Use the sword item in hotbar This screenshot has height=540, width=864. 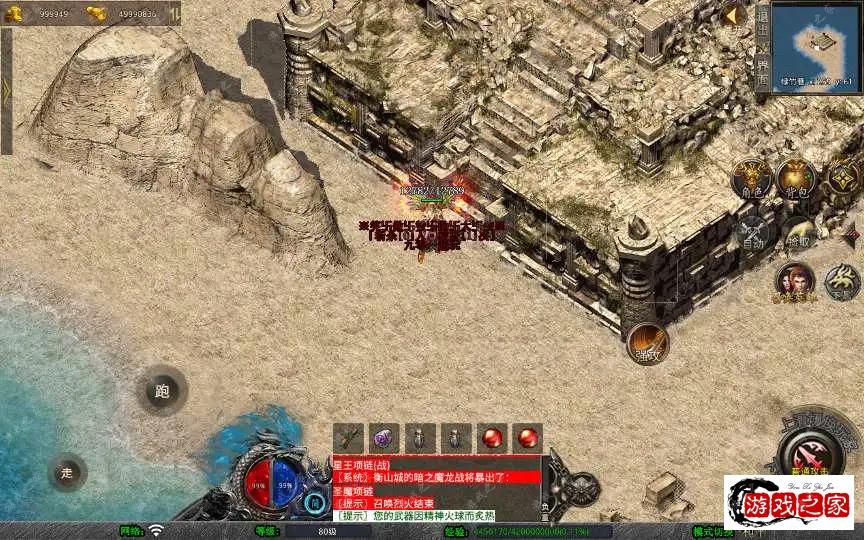[x=348, y=437]
